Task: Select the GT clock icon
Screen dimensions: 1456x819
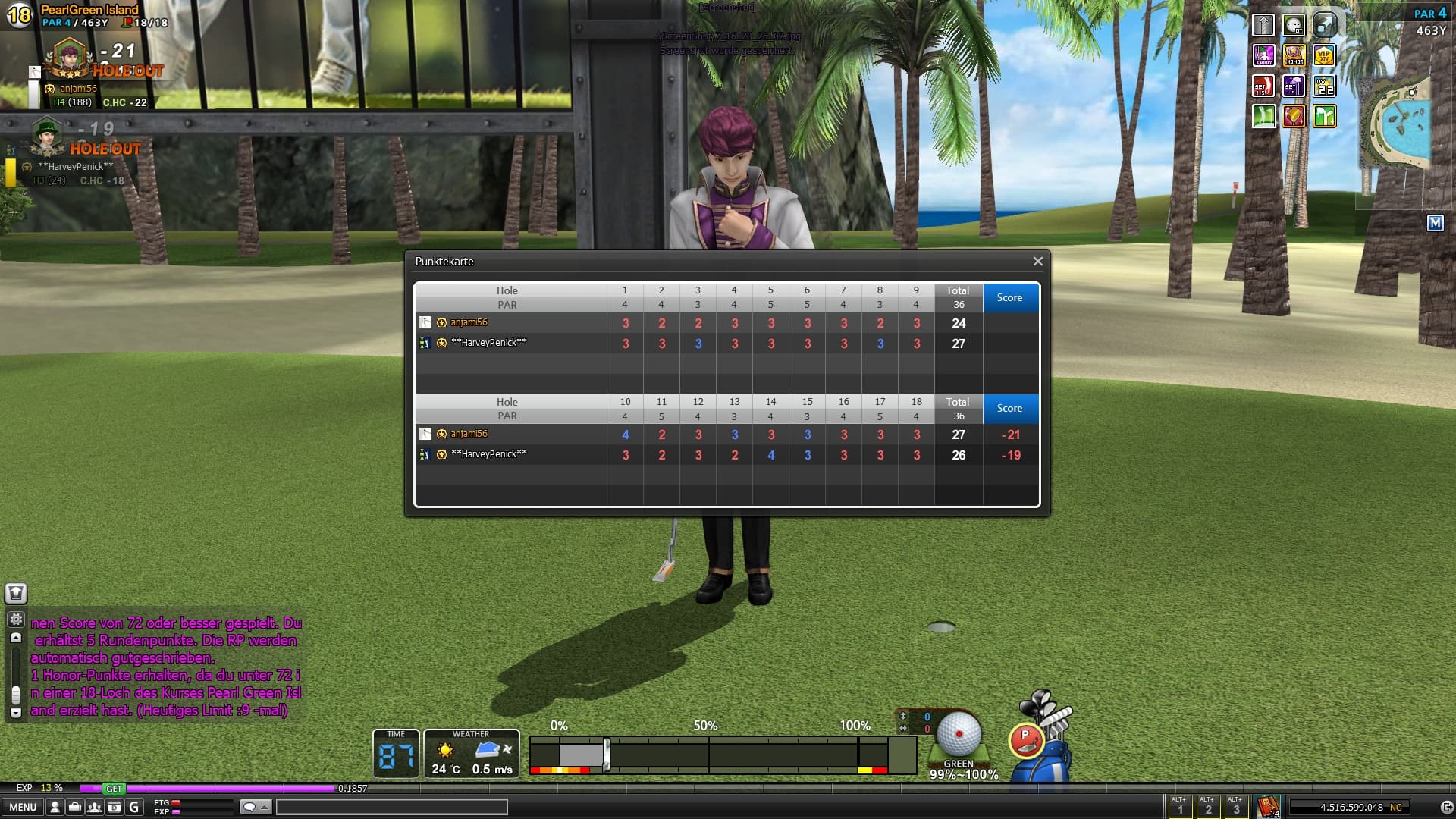Action: pyautogui.click(x=1294, y=25)
